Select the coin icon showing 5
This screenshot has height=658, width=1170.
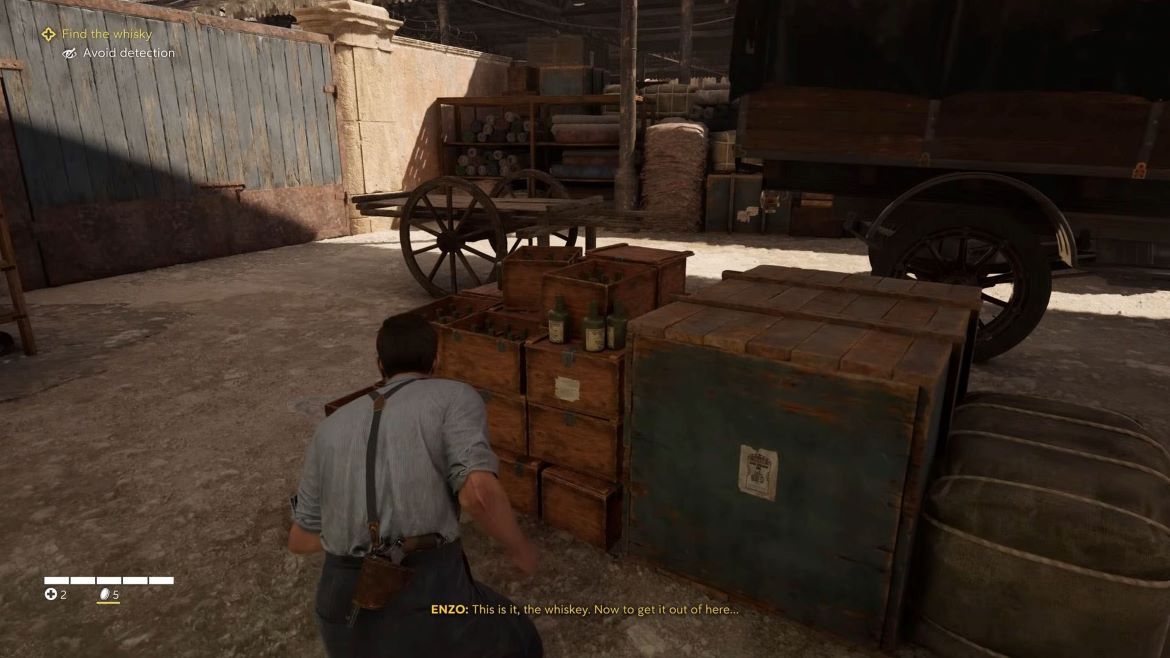102,595
